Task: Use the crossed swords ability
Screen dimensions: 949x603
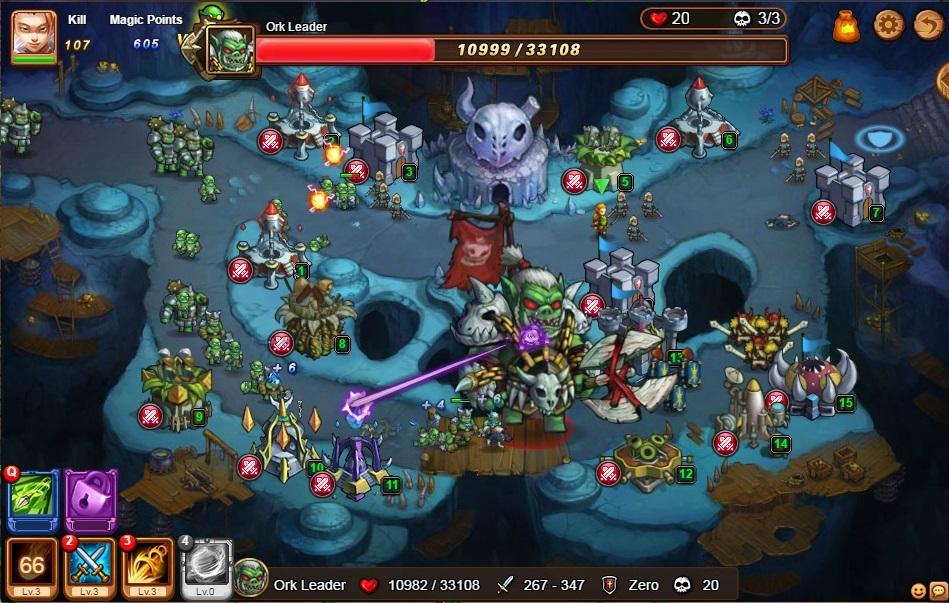Action: [x=91, y=565]
